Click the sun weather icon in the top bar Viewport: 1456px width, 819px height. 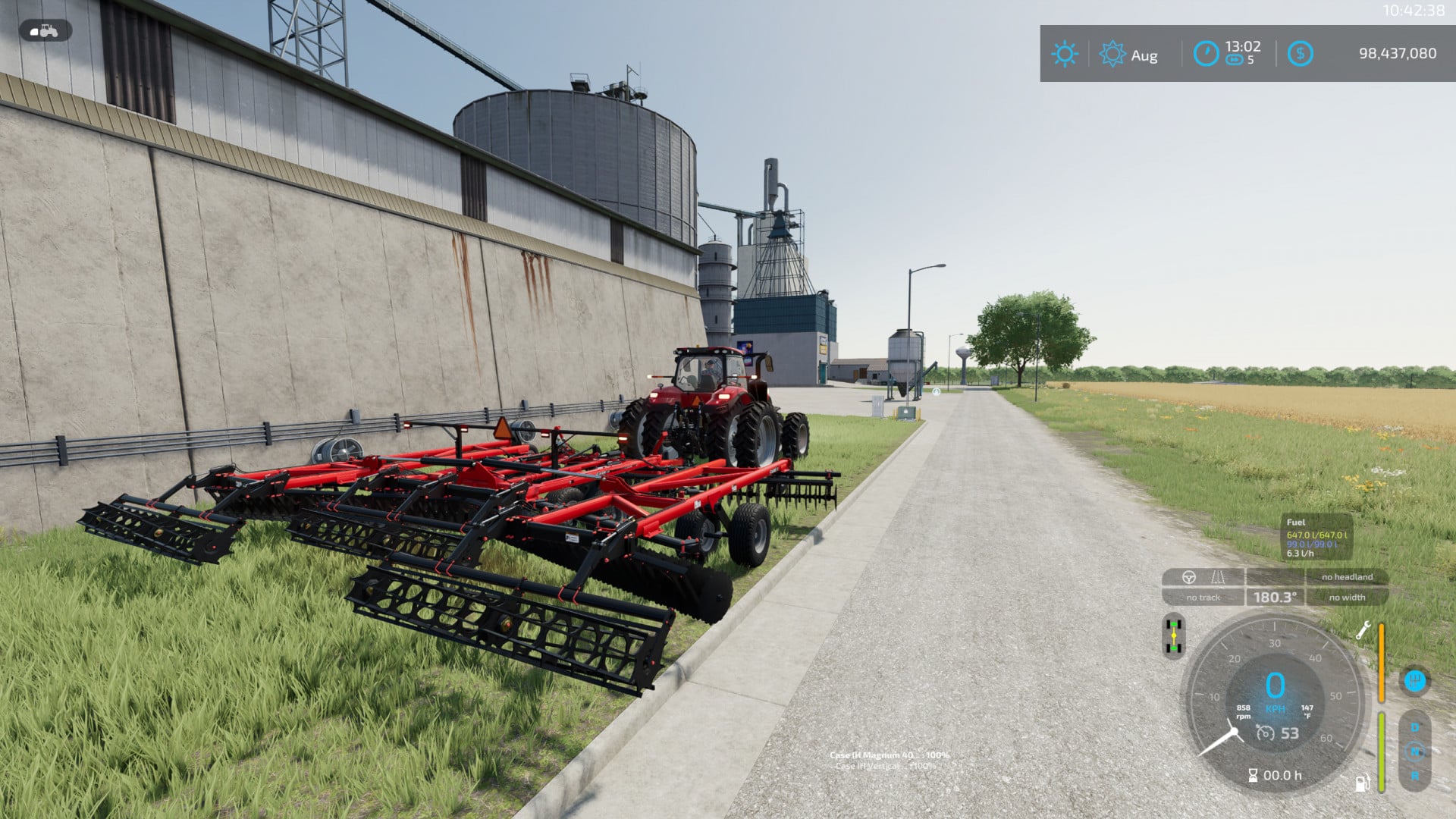1065,53
